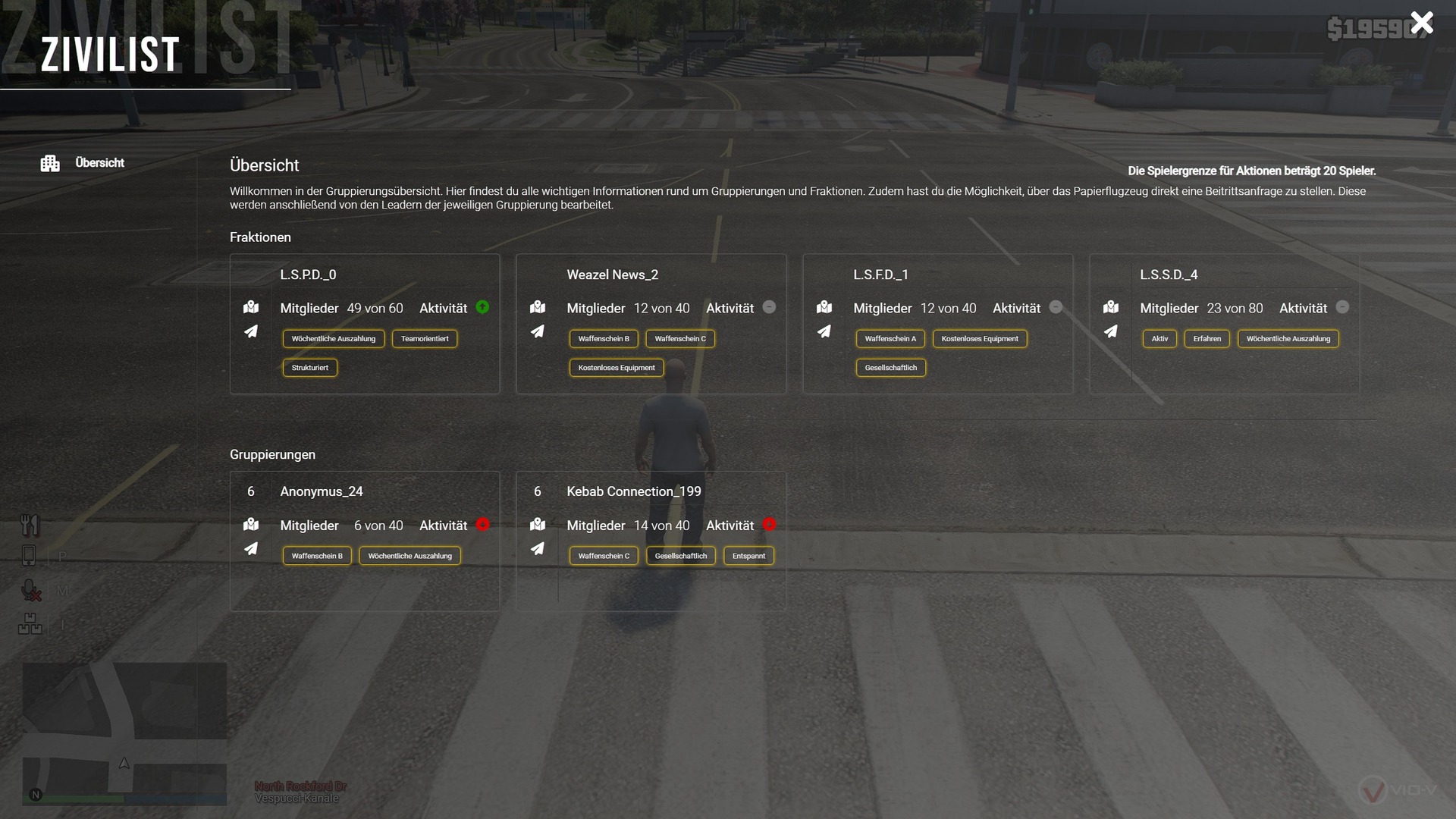1456x819 pixels.
Task: Select the L.S.P.D._0 faction title
Action: pyautogui.click(x=308, y=275)
